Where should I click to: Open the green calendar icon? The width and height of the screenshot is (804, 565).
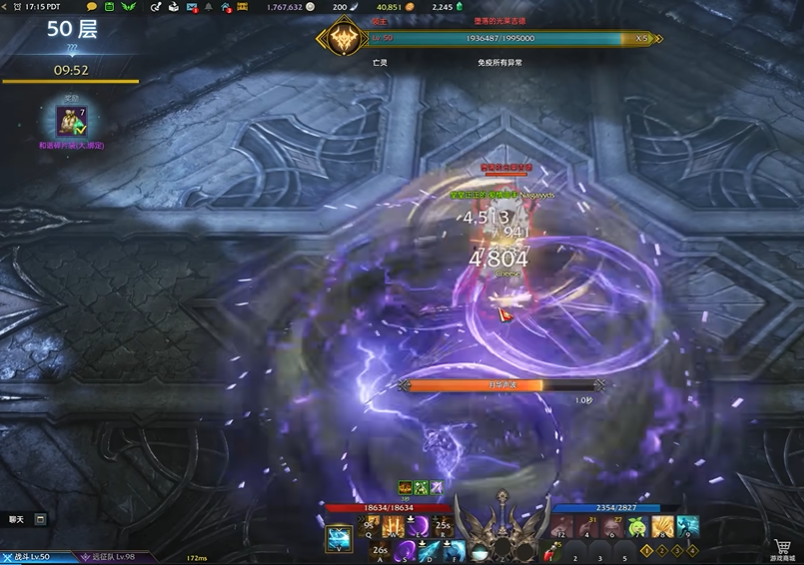[x=109, y=7]
